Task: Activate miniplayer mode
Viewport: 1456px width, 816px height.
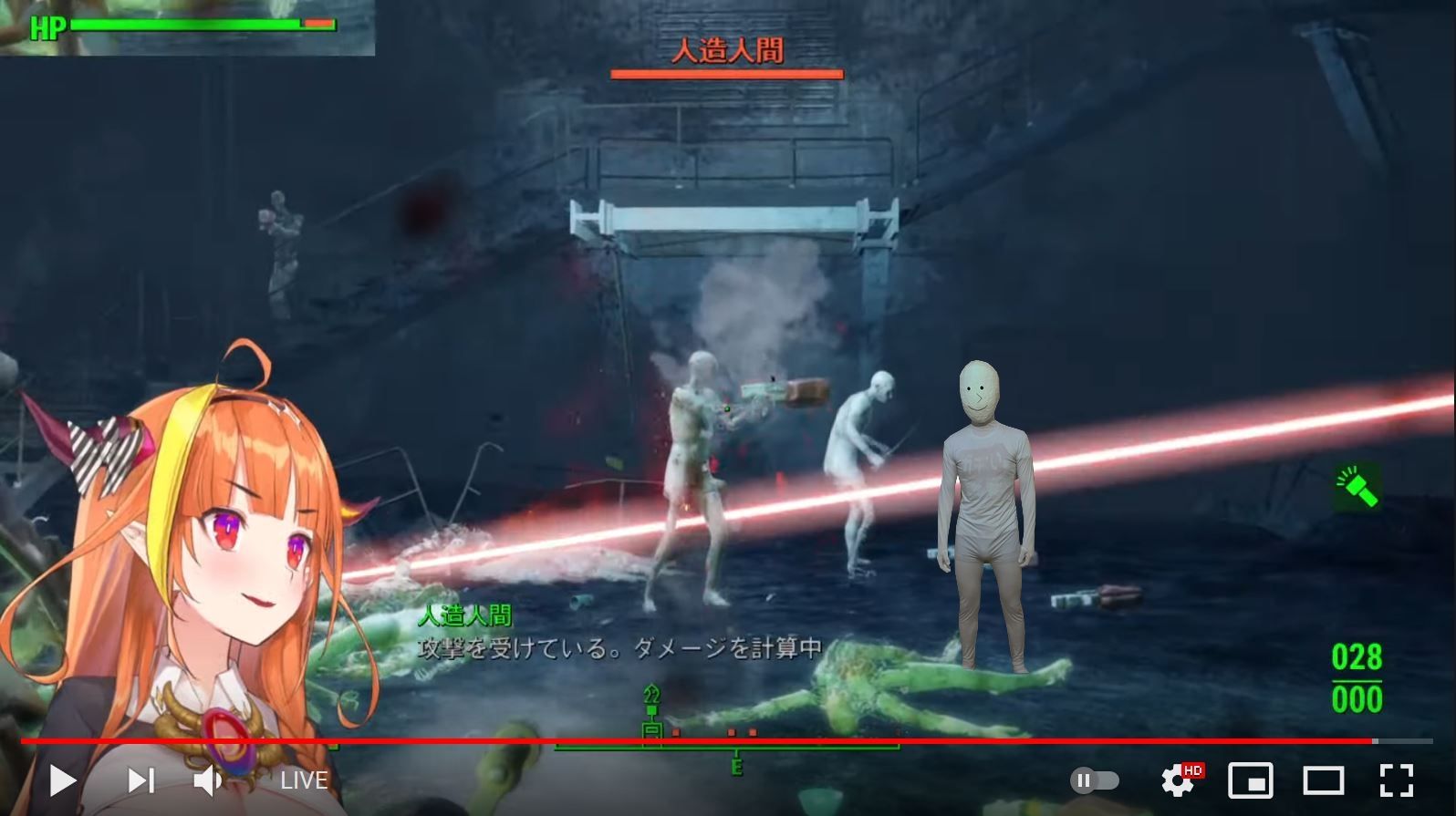Action: [x=1252, y=780]
